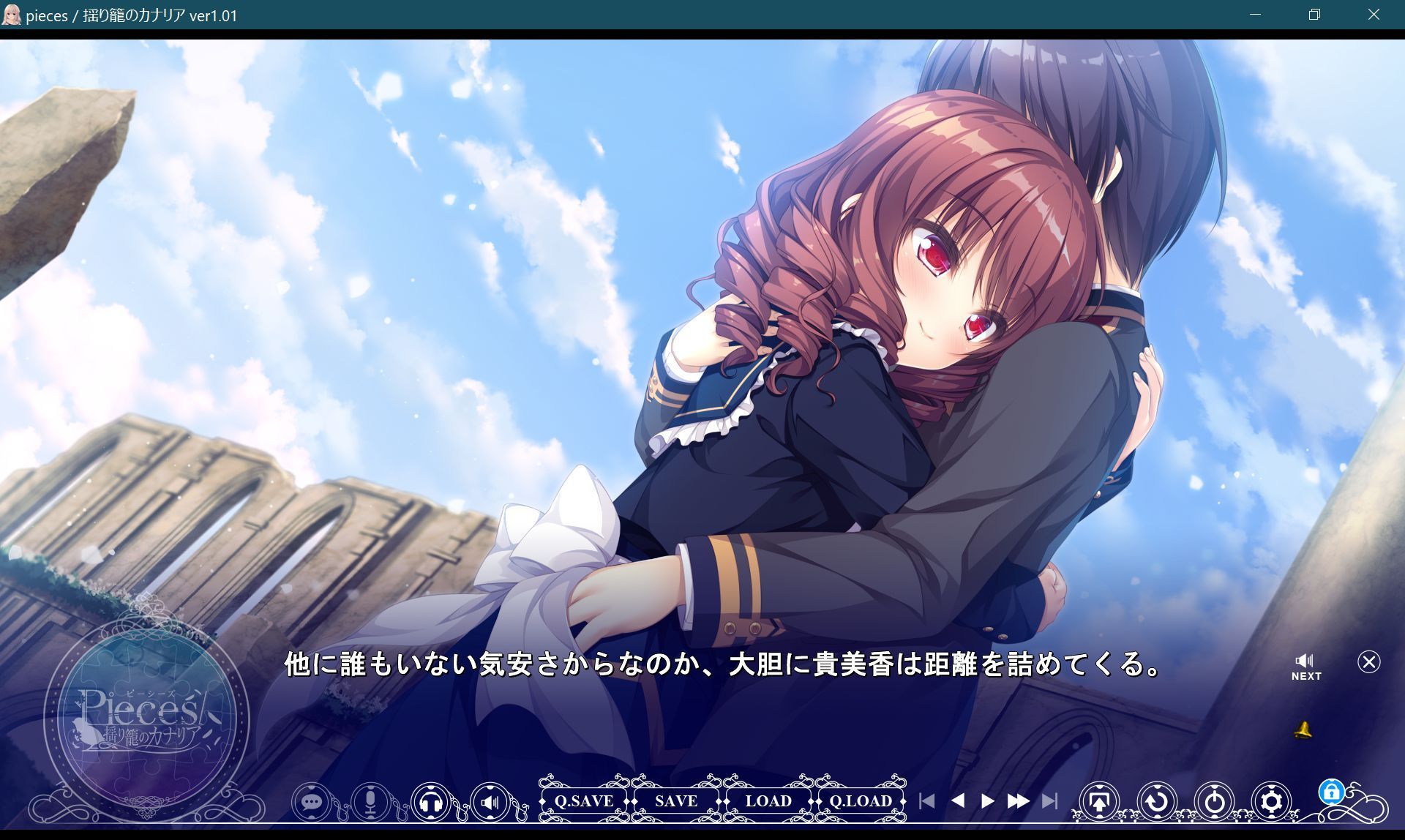The image size is (1405, 840).
Task: Click the microphone voice replay icon
Action: point(370,802)
